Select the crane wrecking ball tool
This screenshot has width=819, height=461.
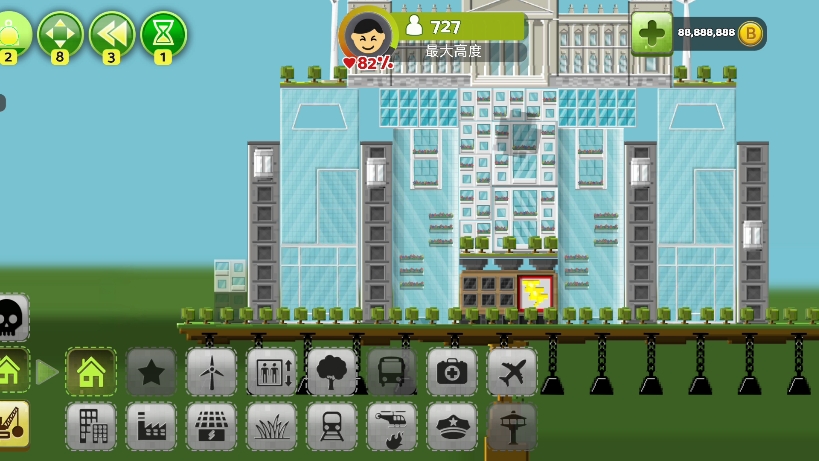point(11,423)
